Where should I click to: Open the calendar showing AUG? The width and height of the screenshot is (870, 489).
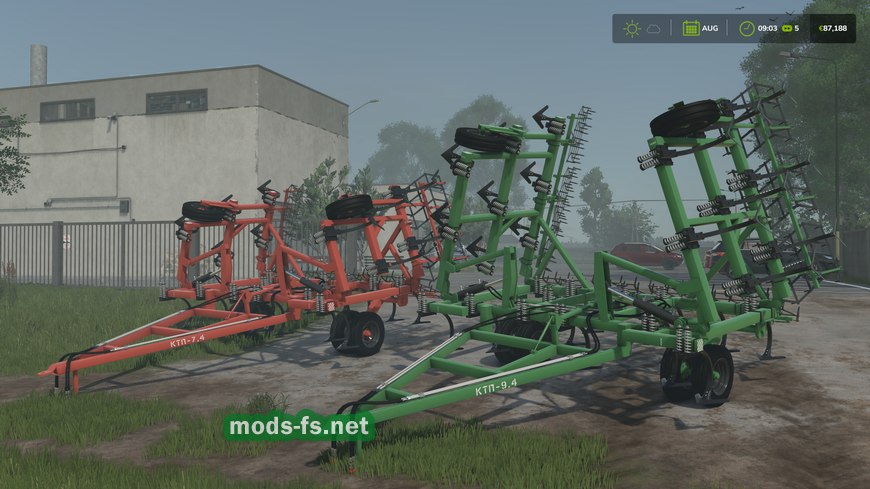[691, 28]
